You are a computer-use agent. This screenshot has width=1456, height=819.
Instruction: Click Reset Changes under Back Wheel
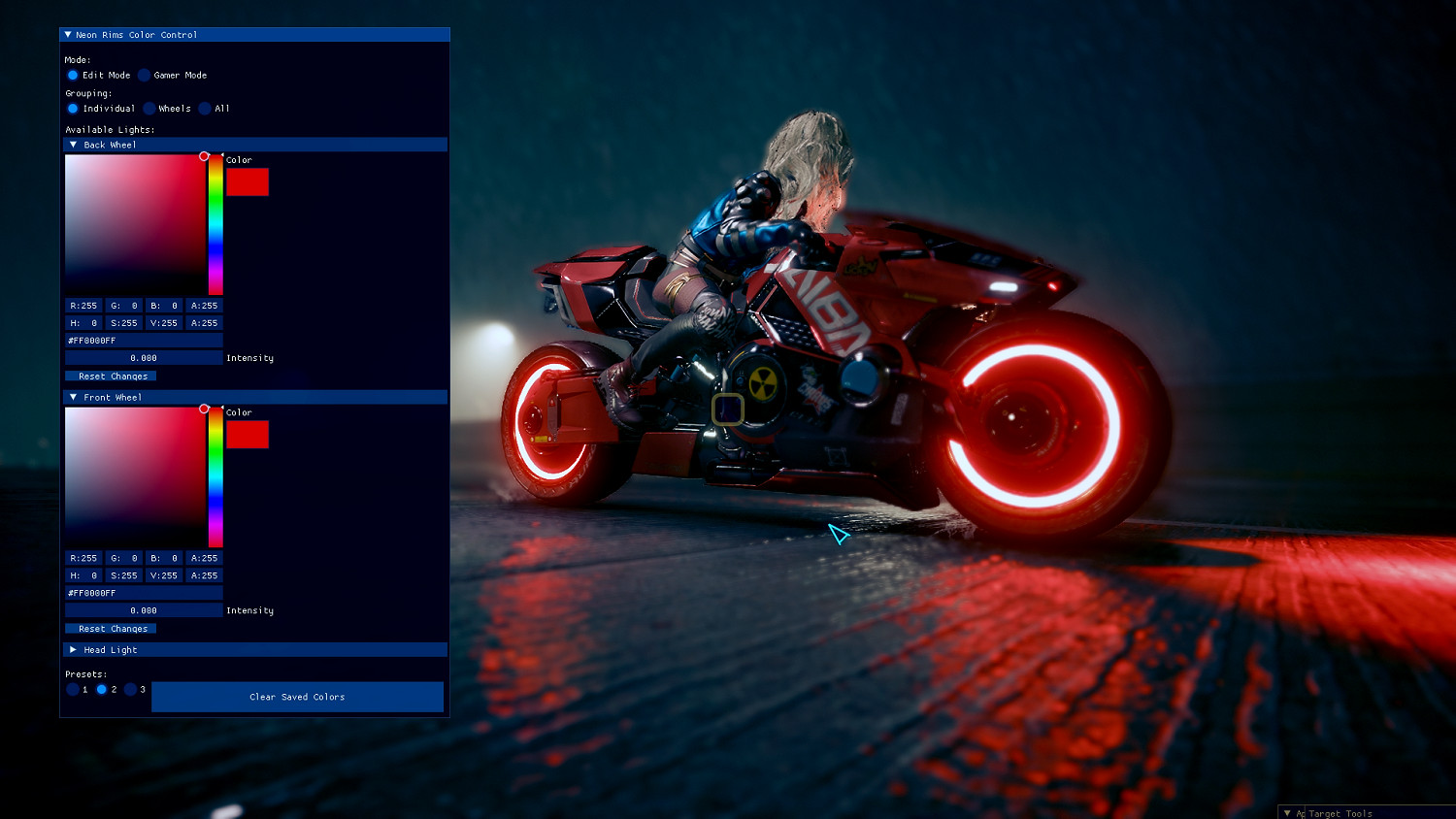point(111,376)
